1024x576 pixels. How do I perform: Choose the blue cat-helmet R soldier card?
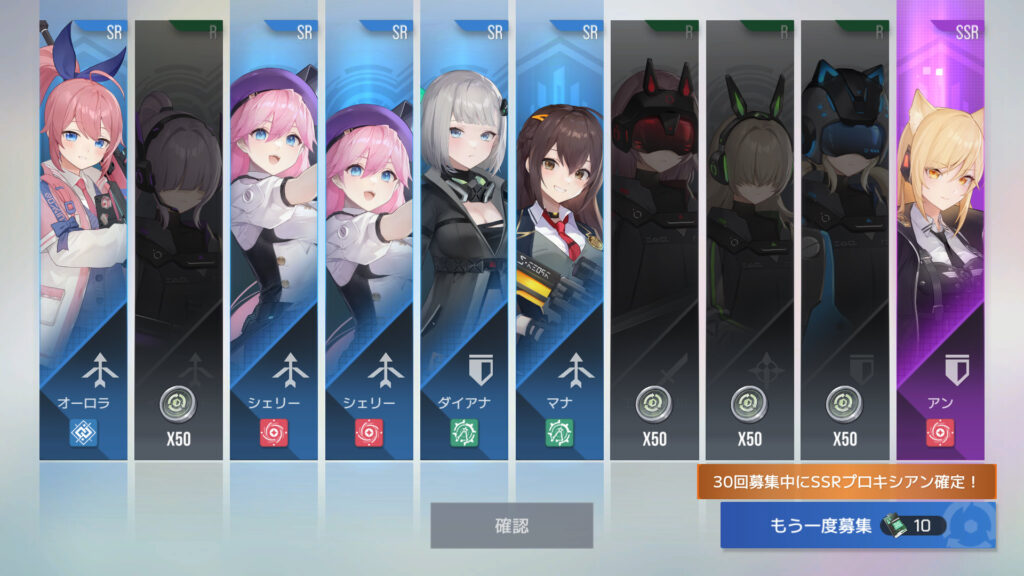844,230
